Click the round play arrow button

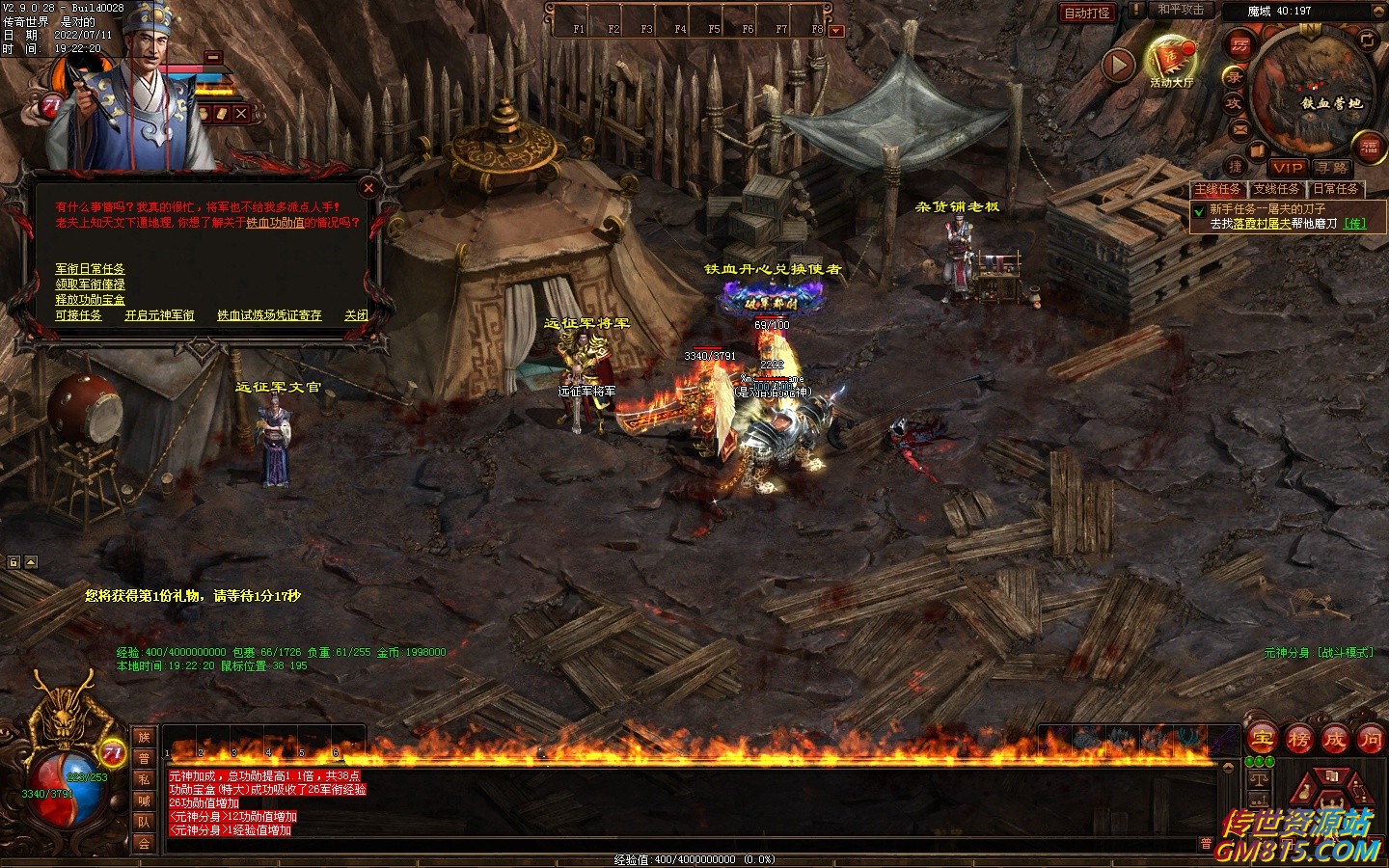pos(1118,65)
